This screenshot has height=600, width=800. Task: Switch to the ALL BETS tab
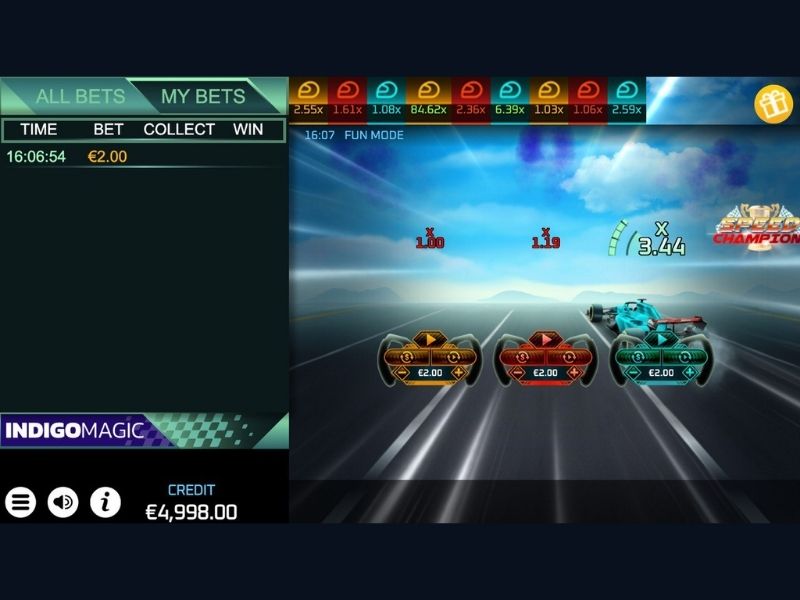80,97
